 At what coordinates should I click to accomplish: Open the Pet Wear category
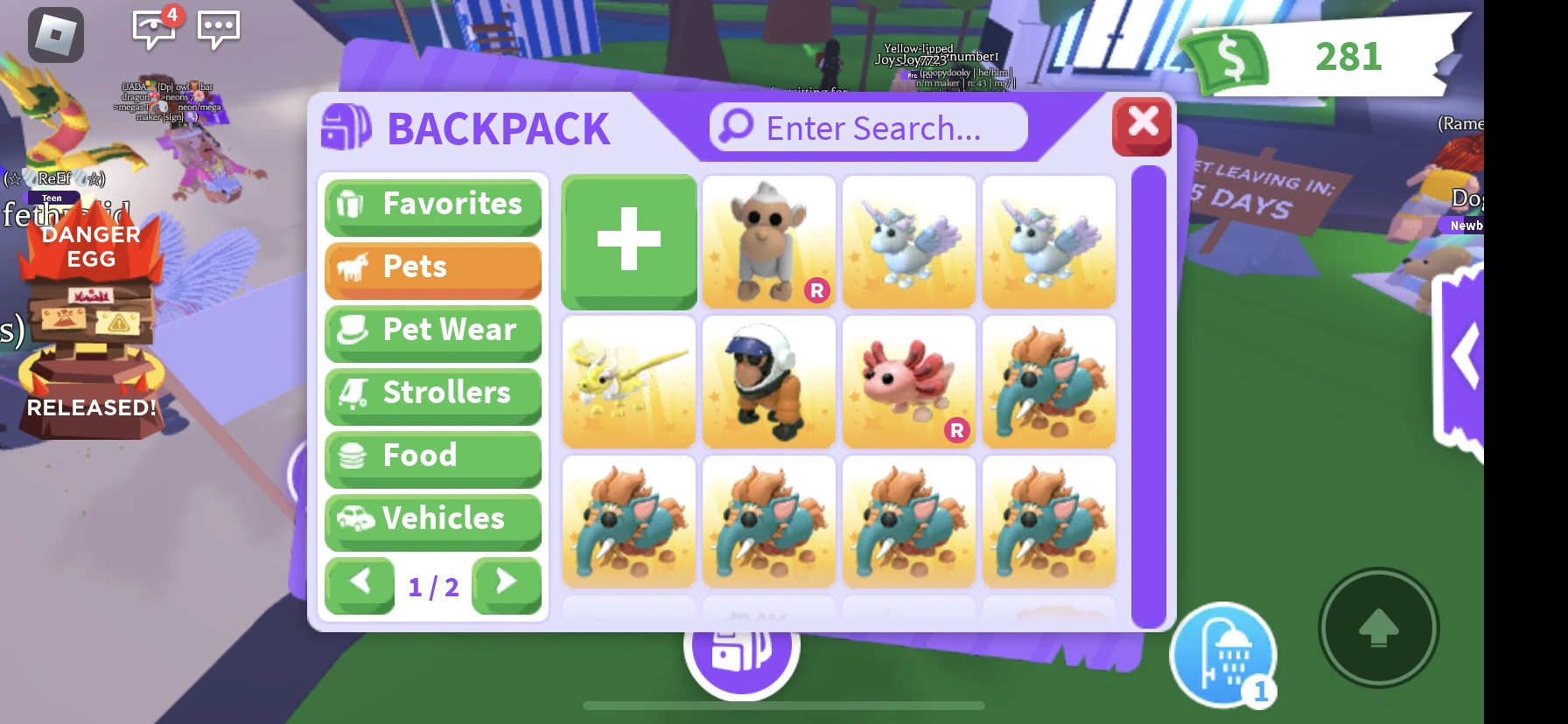[x=432, y=331]
